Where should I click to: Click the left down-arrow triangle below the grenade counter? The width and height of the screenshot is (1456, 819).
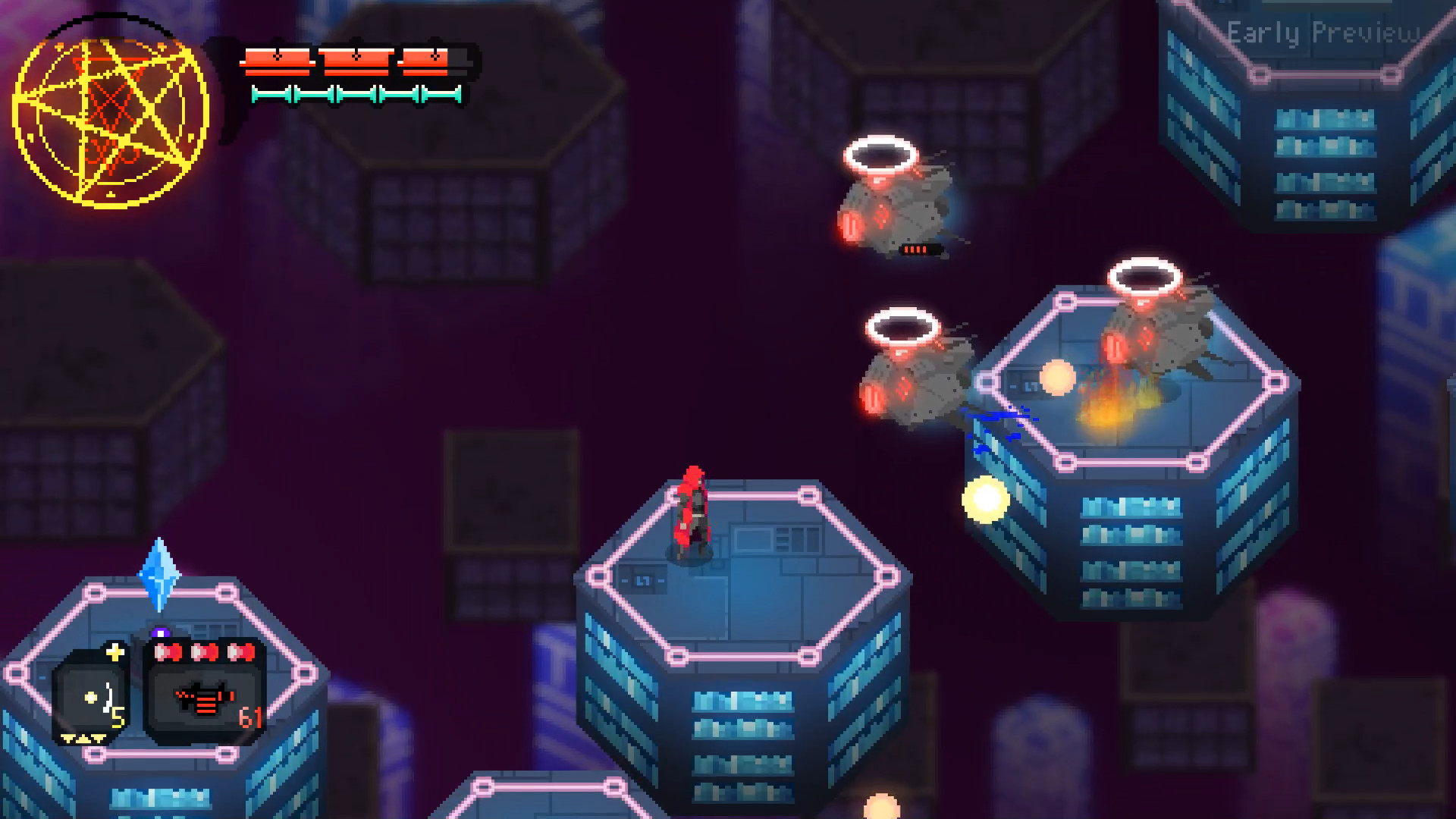[x=67, y=739]
